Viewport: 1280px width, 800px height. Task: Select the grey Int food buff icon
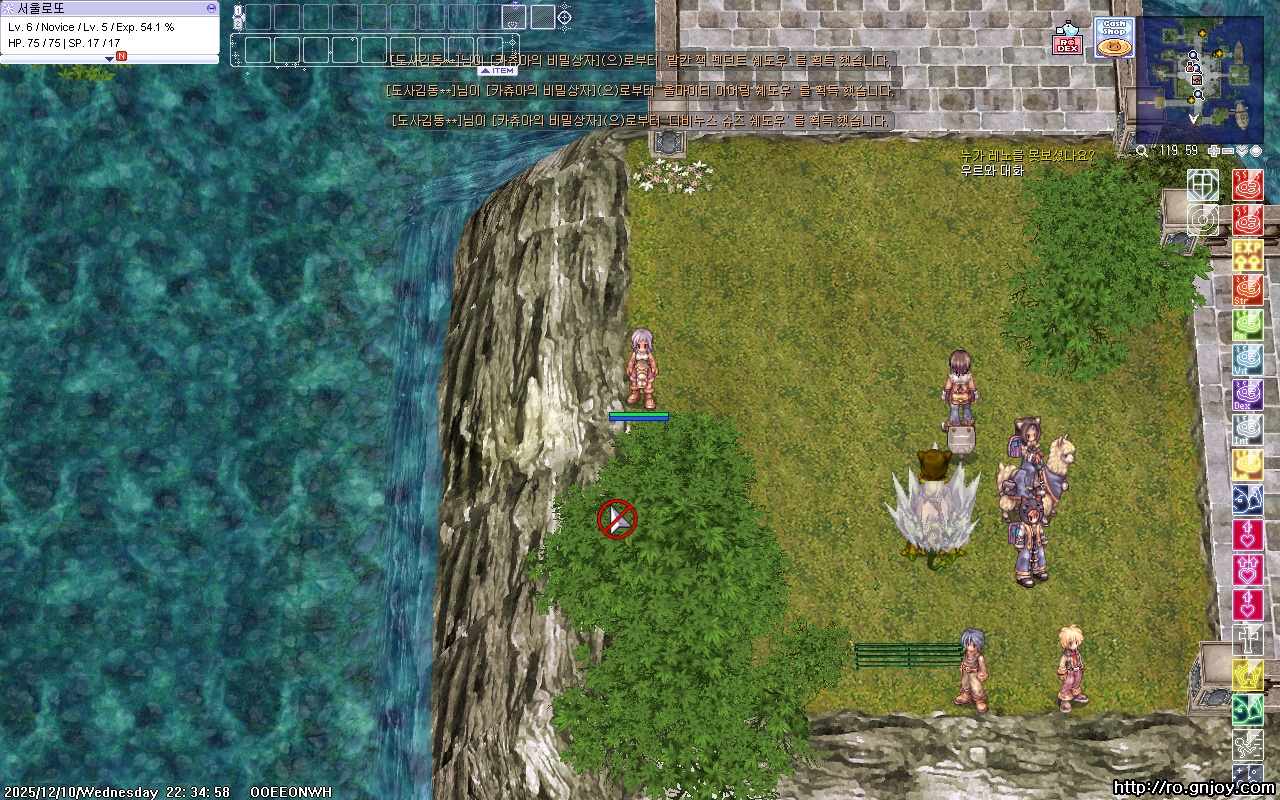coord(1247,430)
